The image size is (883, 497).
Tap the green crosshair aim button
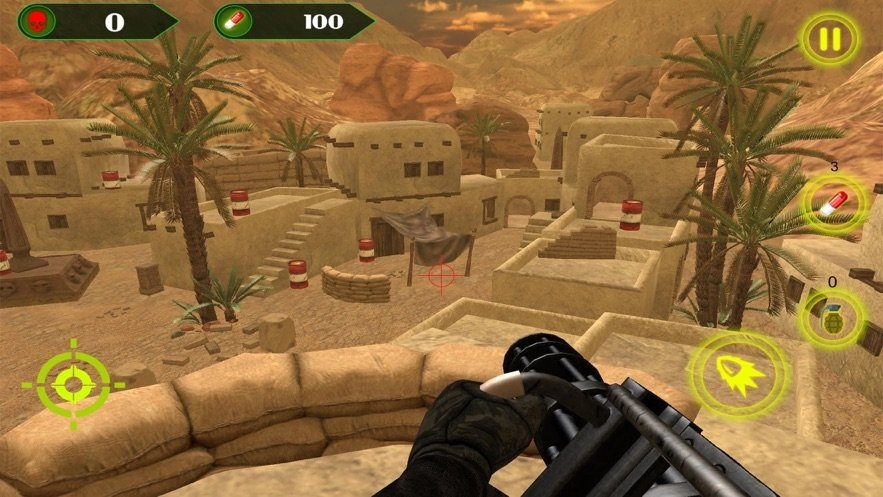(x=73, y=384)
